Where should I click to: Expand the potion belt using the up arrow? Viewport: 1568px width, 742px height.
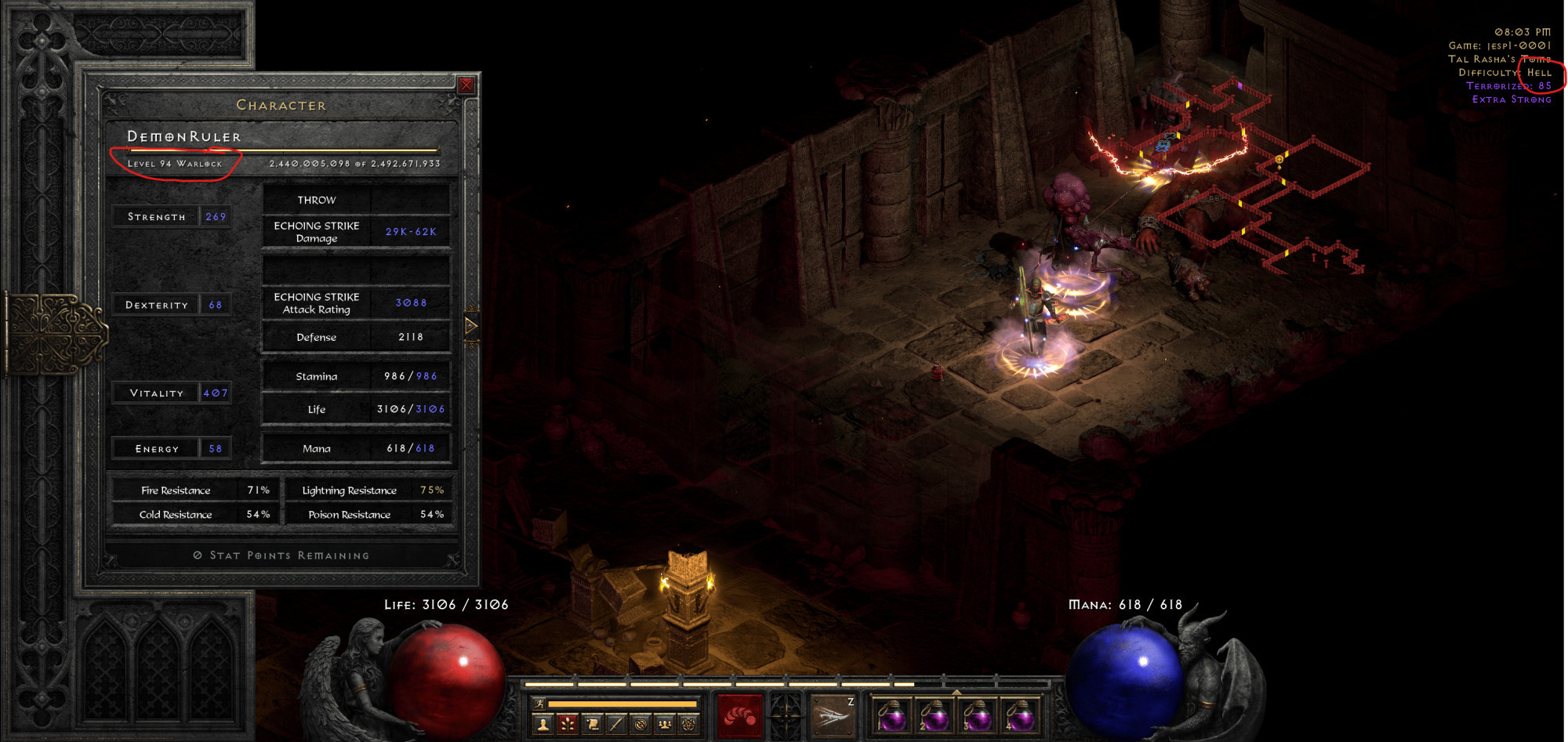coord(956,692)
